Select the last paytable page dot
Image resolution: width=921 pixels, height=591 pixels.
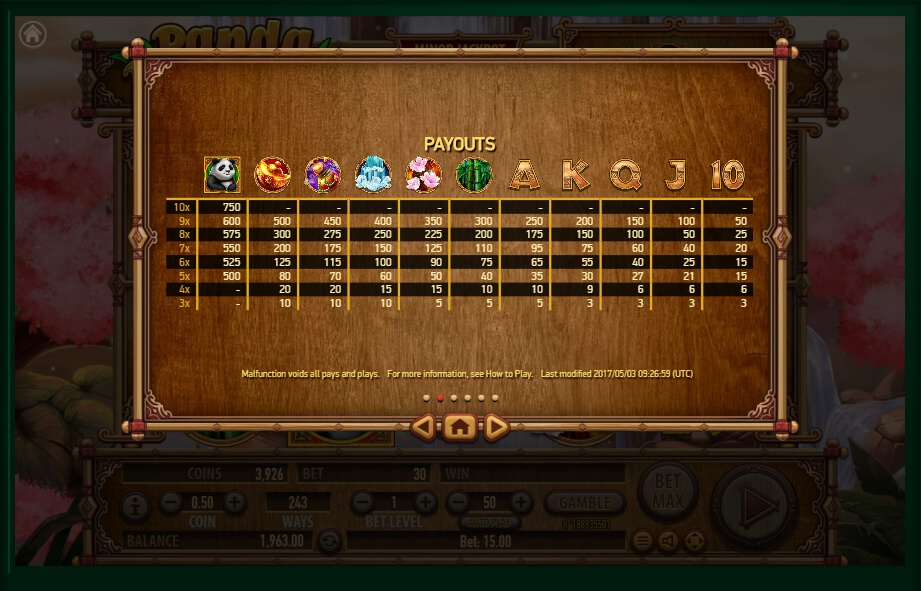[494, 397]
